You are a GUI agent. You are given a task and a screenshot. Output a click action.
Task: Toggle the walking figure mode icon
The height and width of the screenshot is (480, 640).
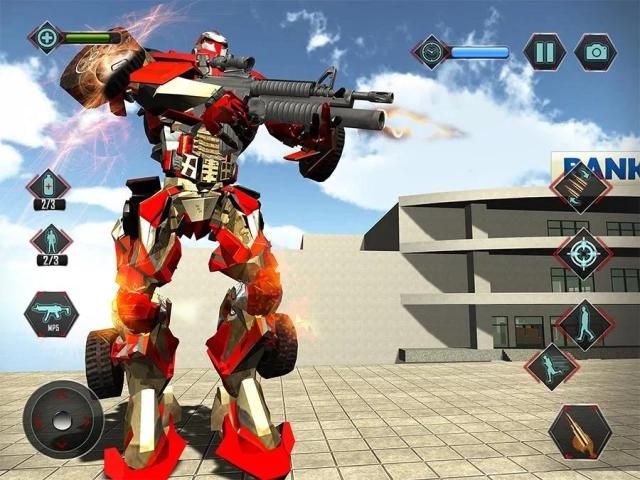[x=584, y=323]
